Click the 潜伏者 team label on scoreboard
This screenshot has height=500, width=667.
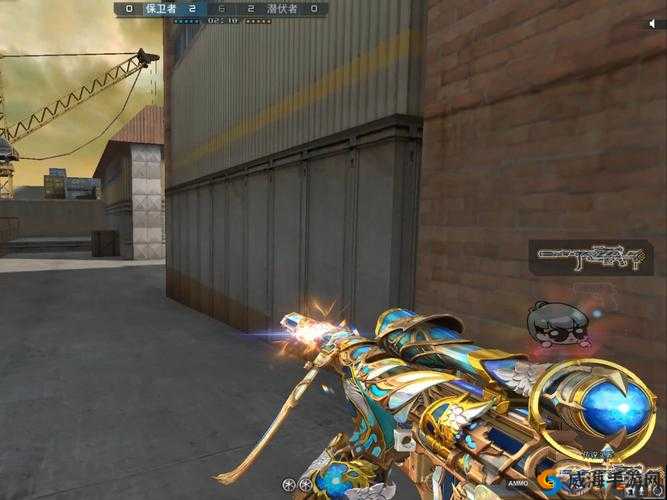click(282, 9)
